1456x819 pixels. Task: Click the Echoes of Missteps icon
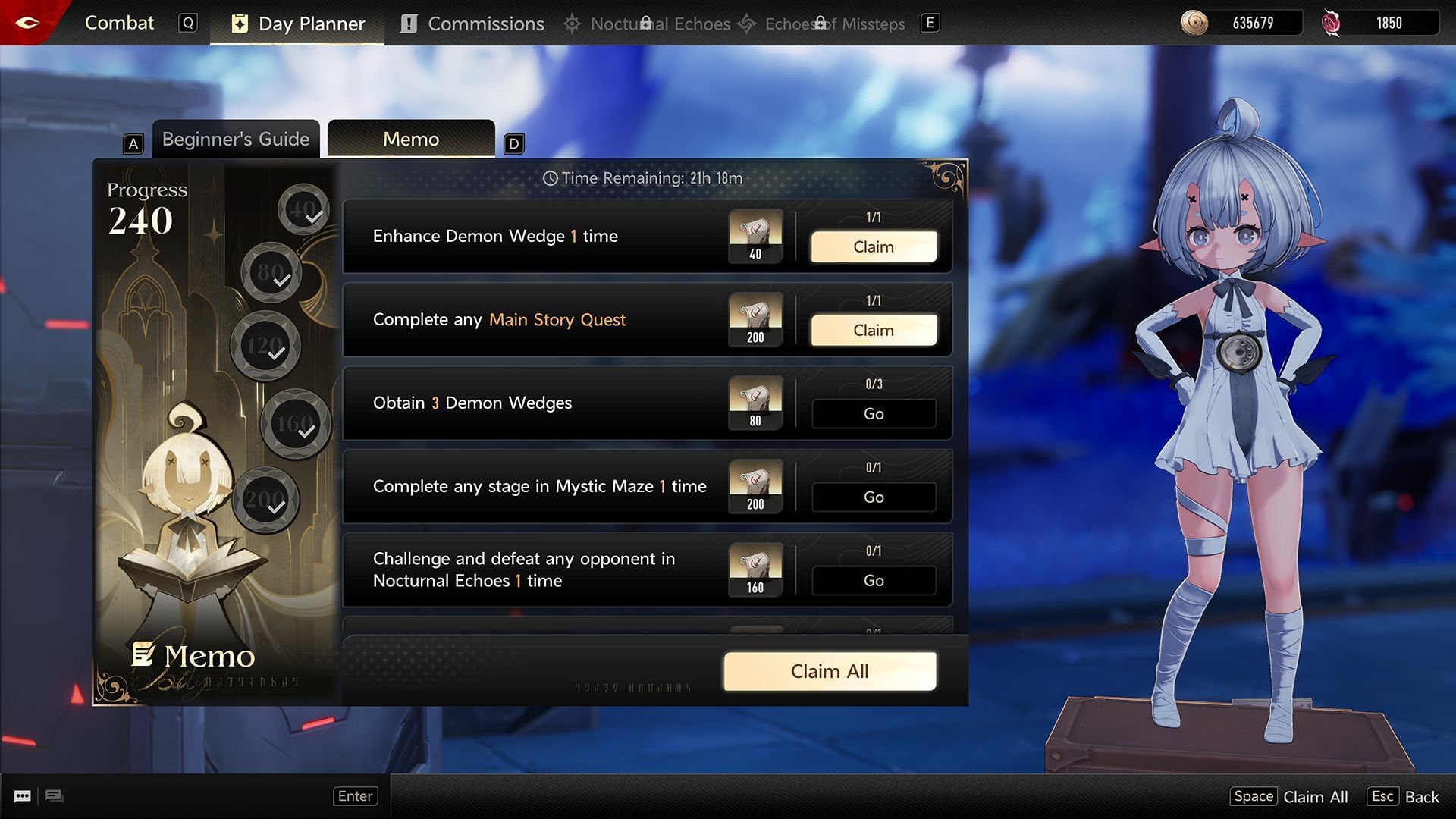(747, 24)
